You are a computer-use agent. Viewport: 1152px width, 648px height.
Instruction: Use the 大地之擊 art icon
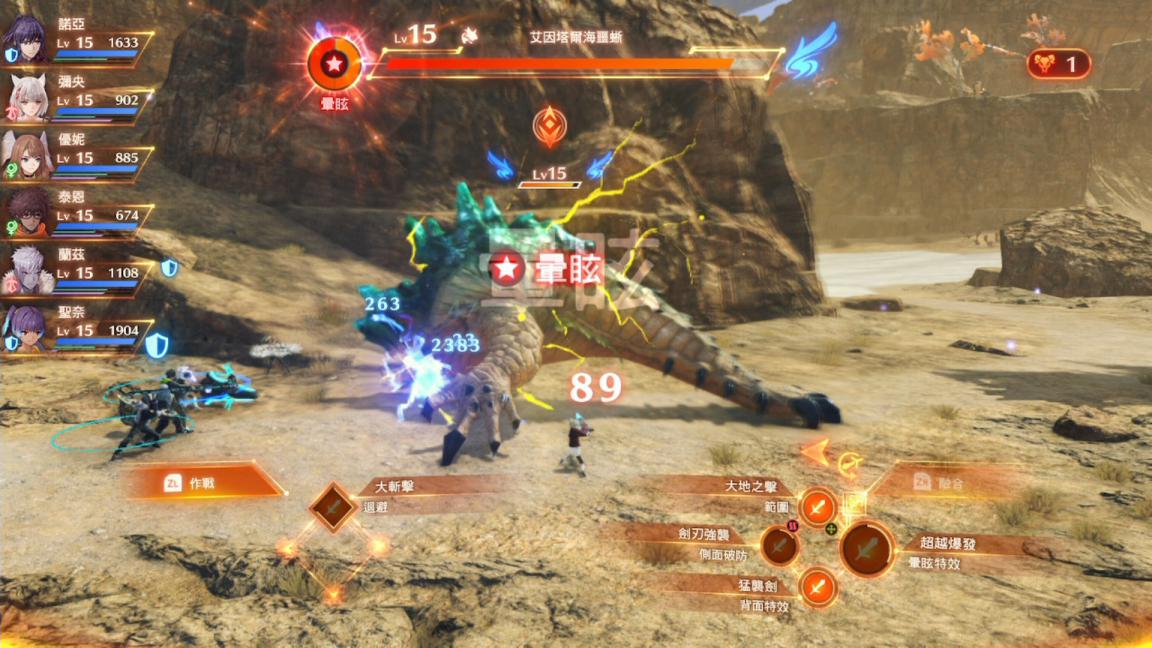coord(818,507)
